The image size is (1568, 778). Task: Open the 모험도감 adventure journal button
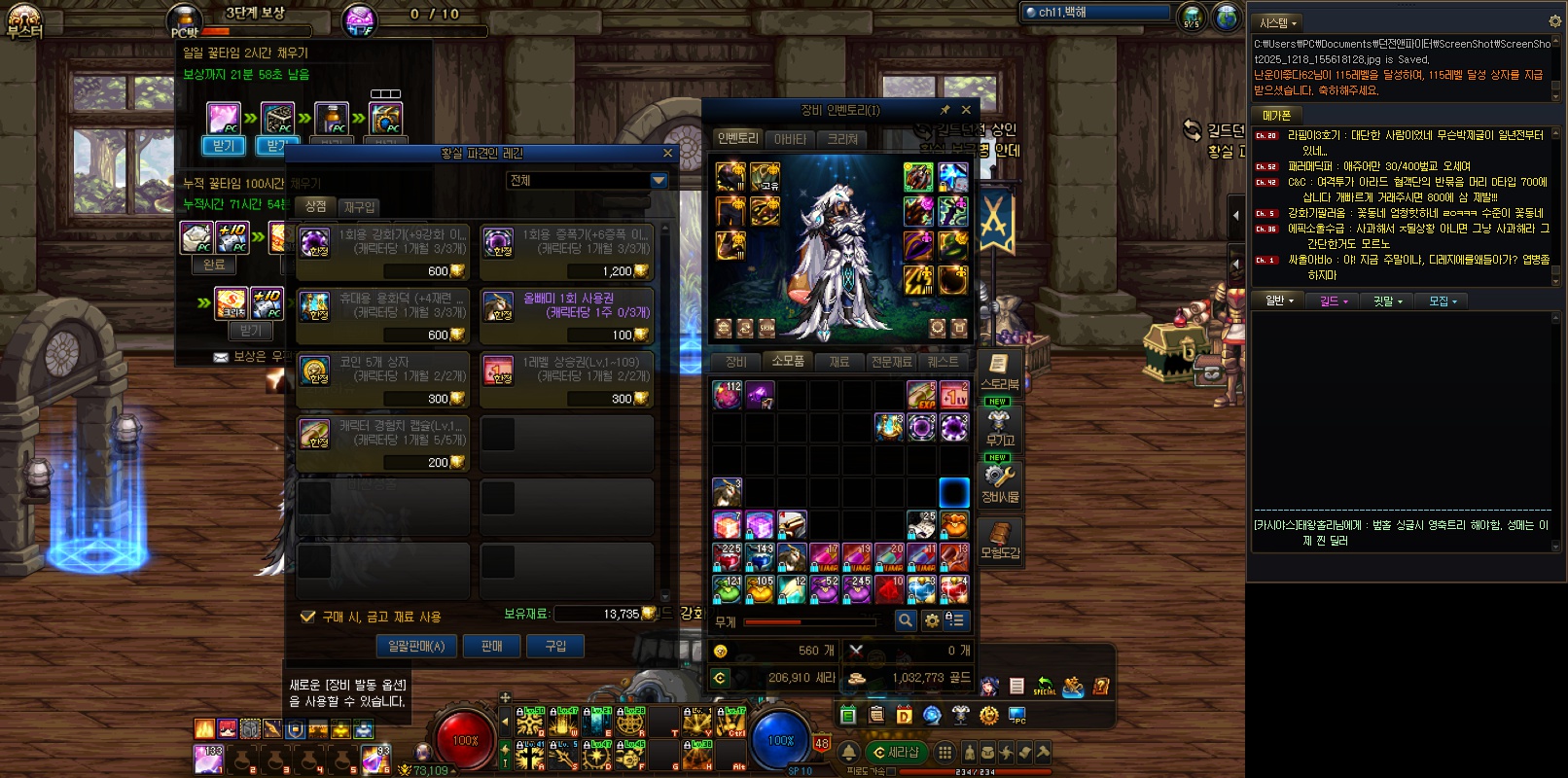999,541
